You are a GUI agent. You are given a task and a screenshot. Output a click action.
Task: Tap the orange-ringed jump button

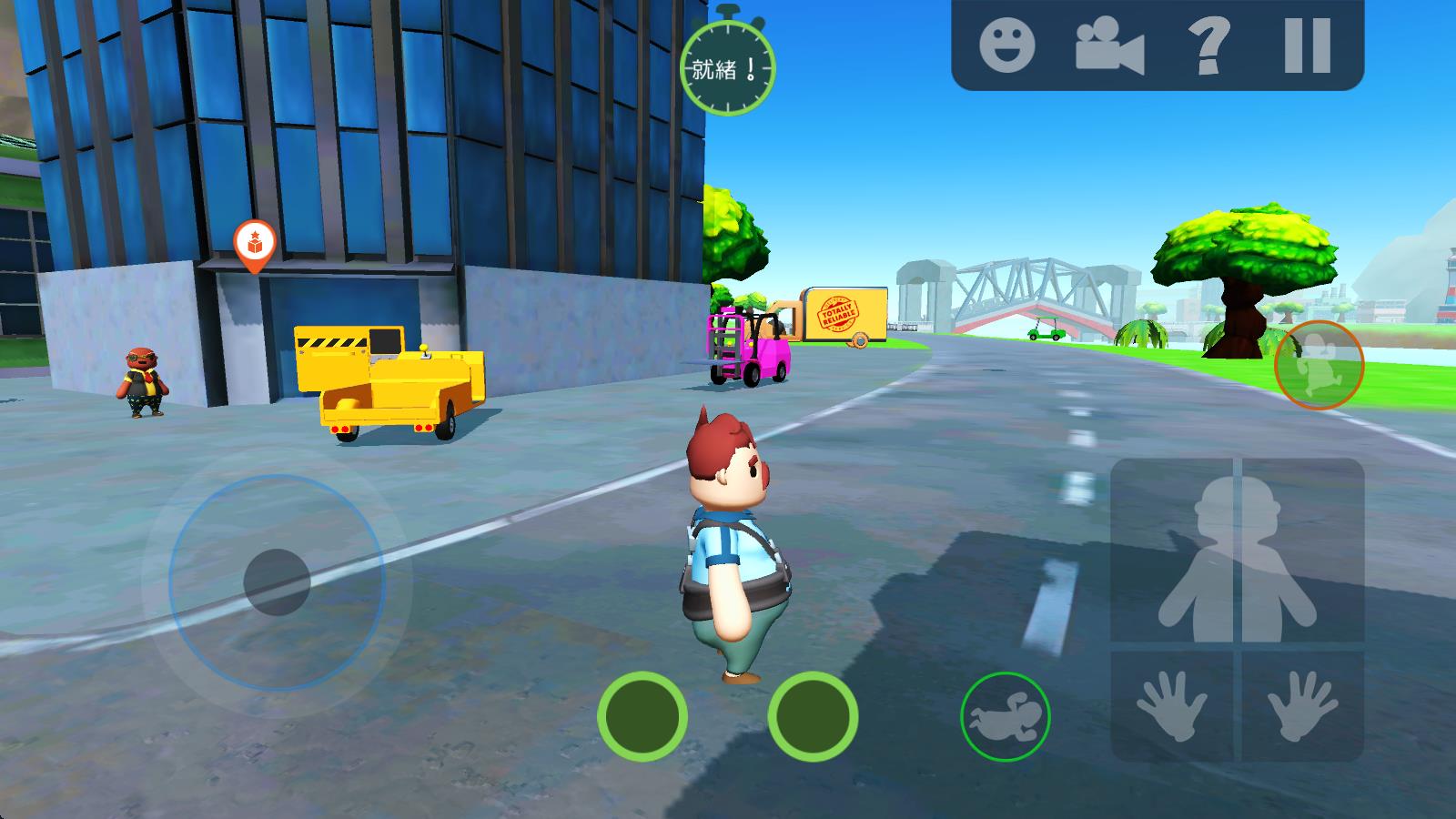1319,364
